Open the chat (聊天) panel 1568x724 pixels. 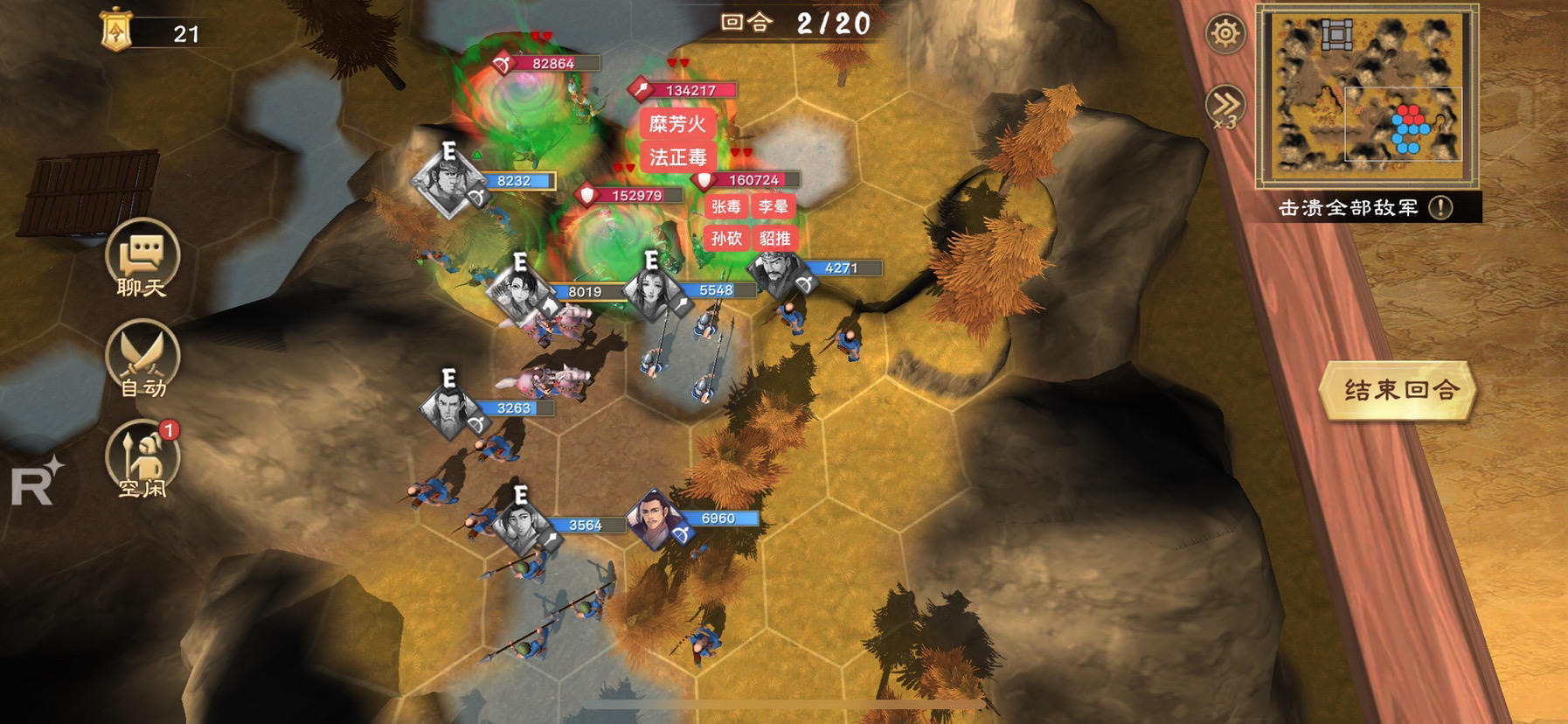142,258
